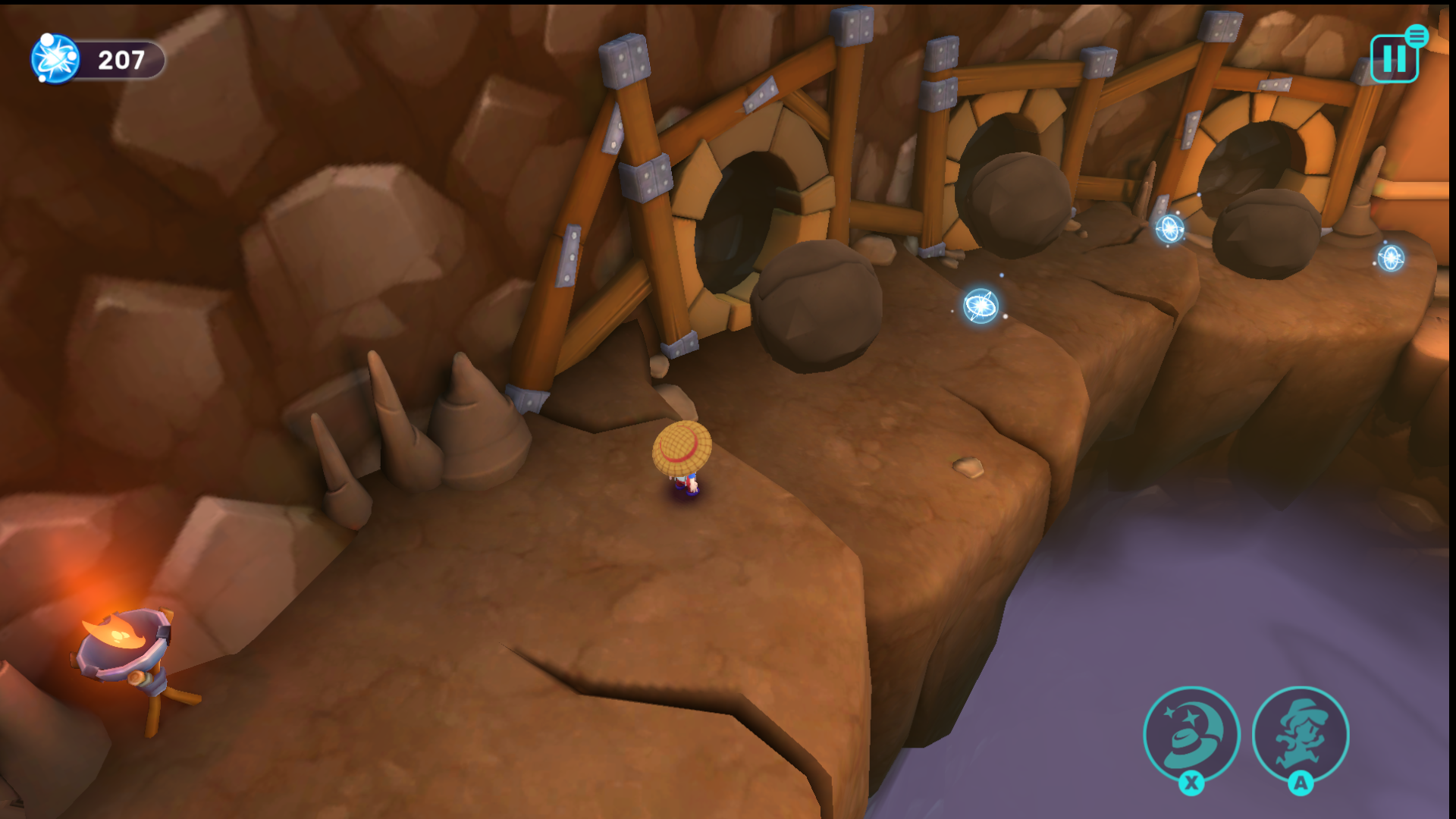The width and height of the screenshot is (1456, 819).
Task: Activate the hat throw ability icon
Action: (x=1191, y=733)
